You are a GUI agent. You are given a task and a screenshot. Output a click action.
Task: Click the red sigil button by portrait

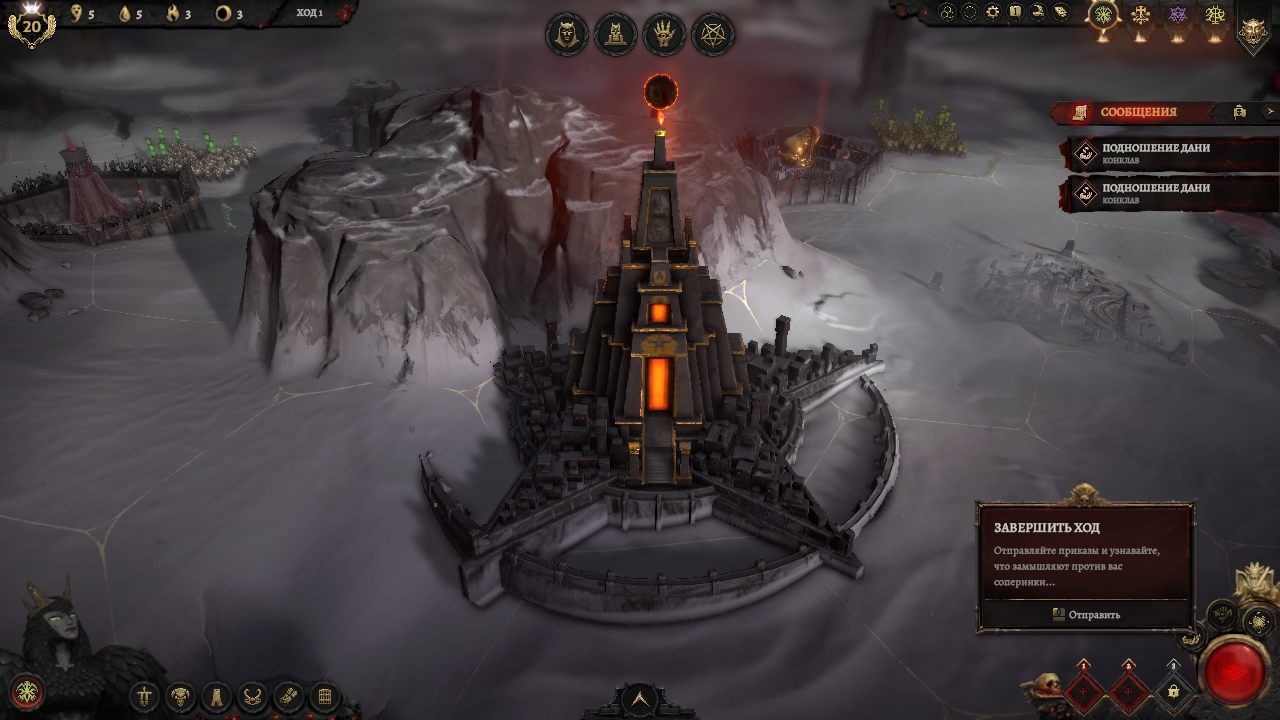pyautogui.click(x=28, y=691)
